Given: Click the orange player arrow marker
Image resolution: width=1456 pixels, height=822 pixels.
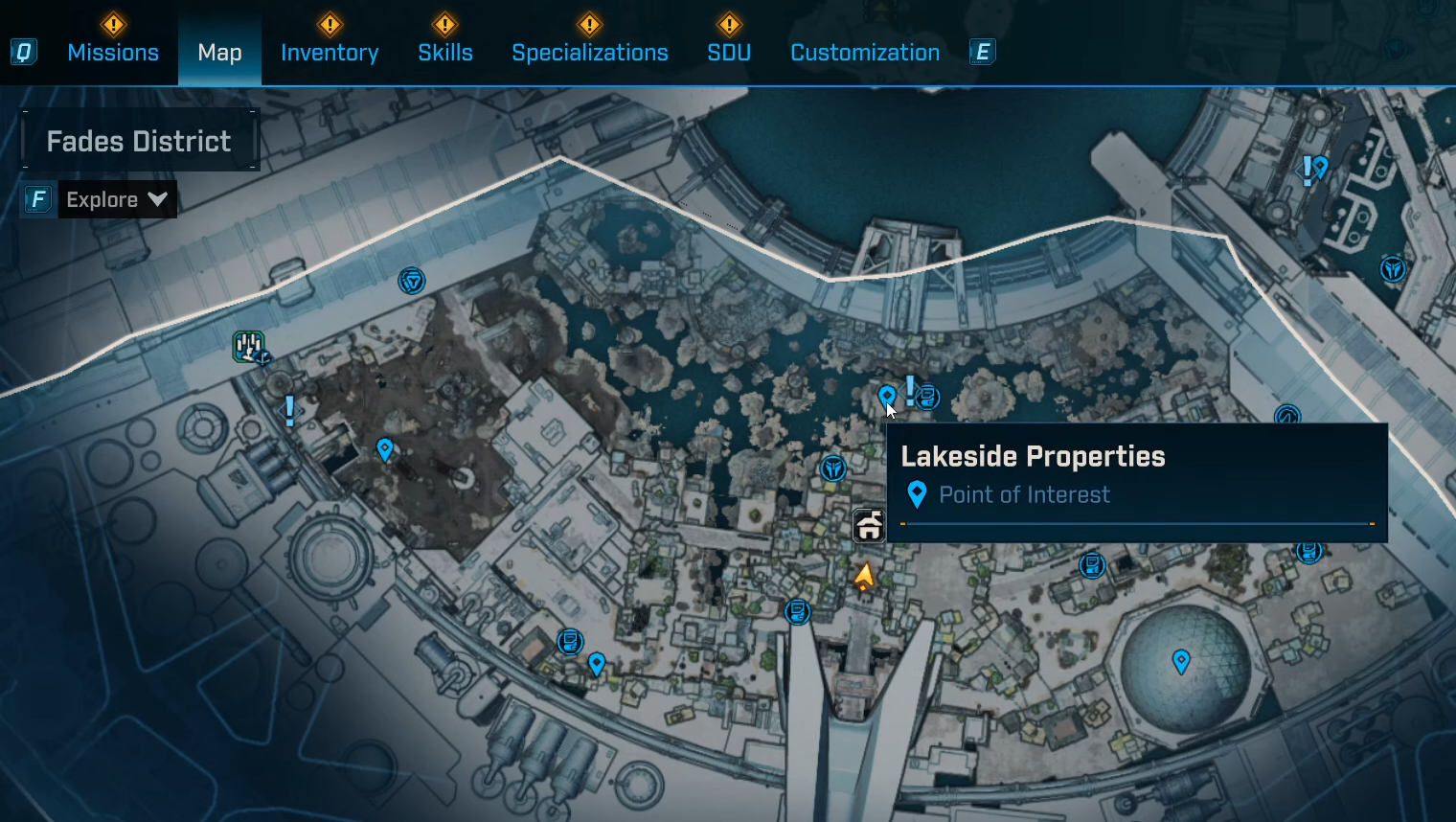Looking at the screenshot, I should click(x=864, y=576).
